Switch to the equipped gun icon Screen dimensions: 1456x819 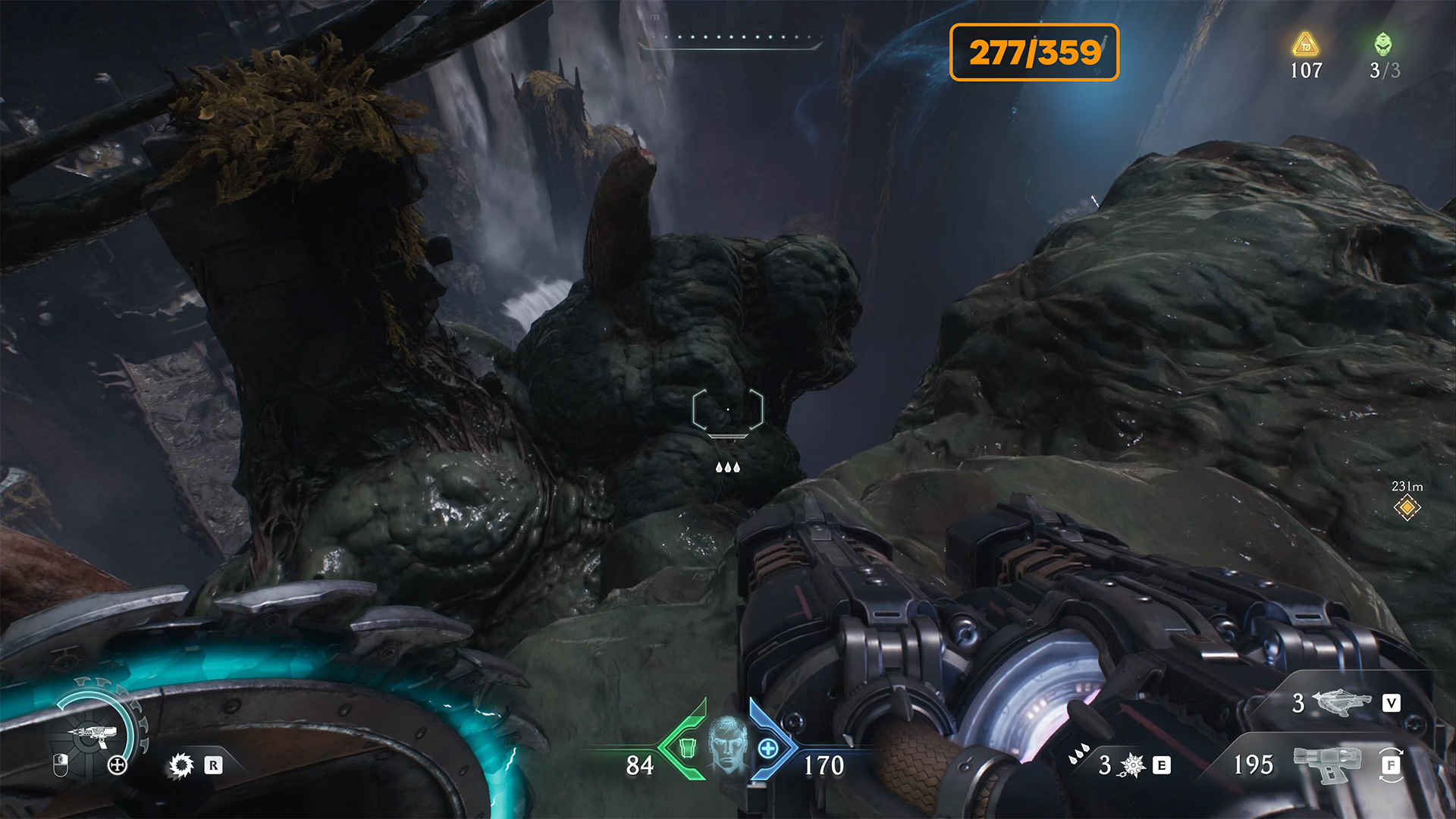(1327, 764)
